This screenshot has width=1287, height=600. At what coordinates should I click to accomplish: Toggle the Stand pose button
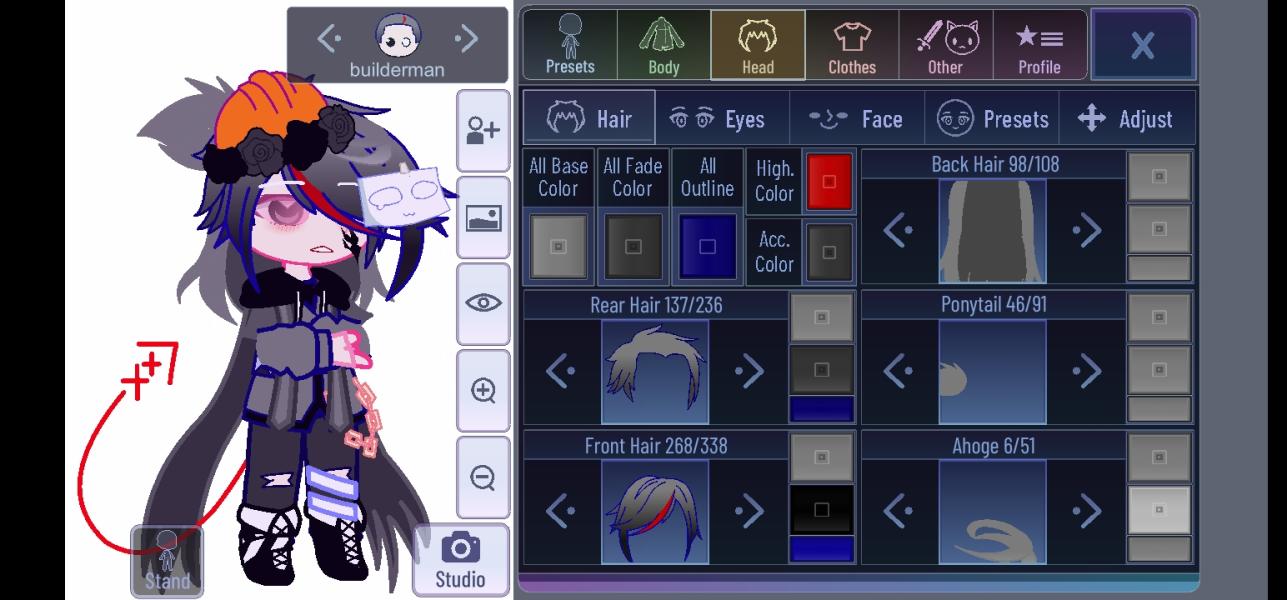(x=167, y=561)
